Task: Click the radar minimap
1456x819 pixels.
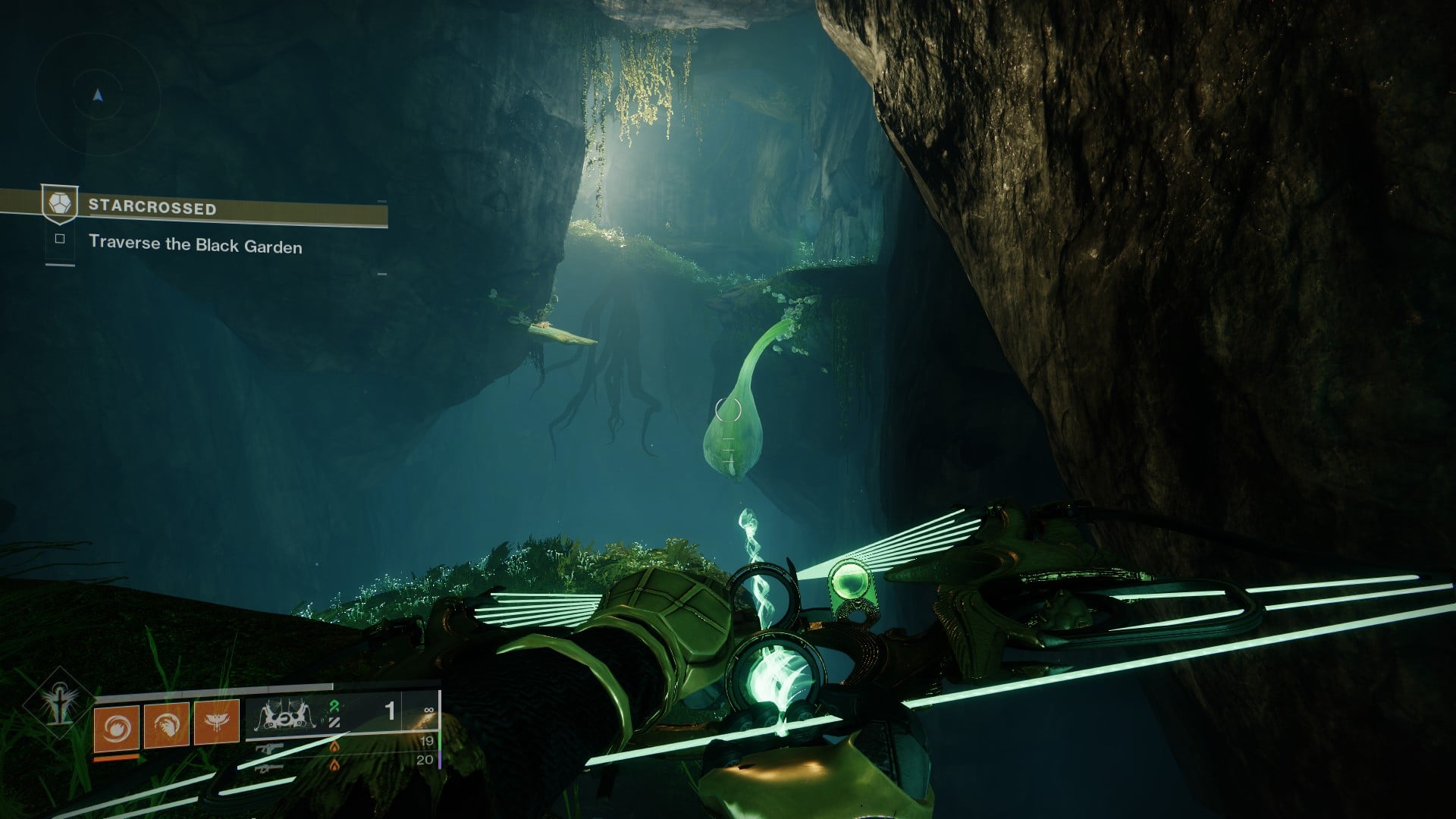Action: 97,96
